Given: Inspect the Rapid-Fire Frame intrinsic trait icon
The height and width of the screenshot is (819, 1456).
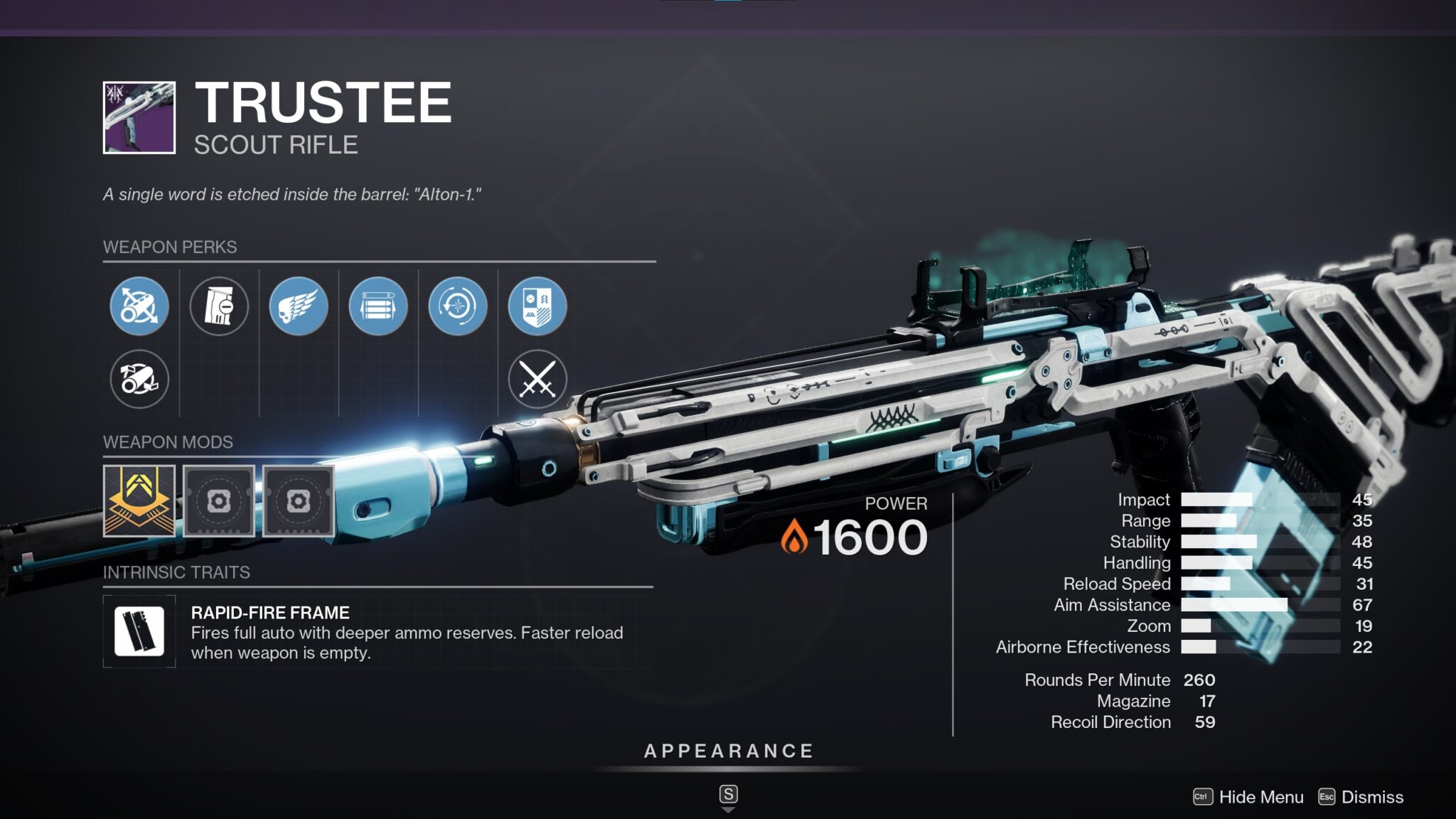Looking at the screenshot, I should [x=139, y=631].
